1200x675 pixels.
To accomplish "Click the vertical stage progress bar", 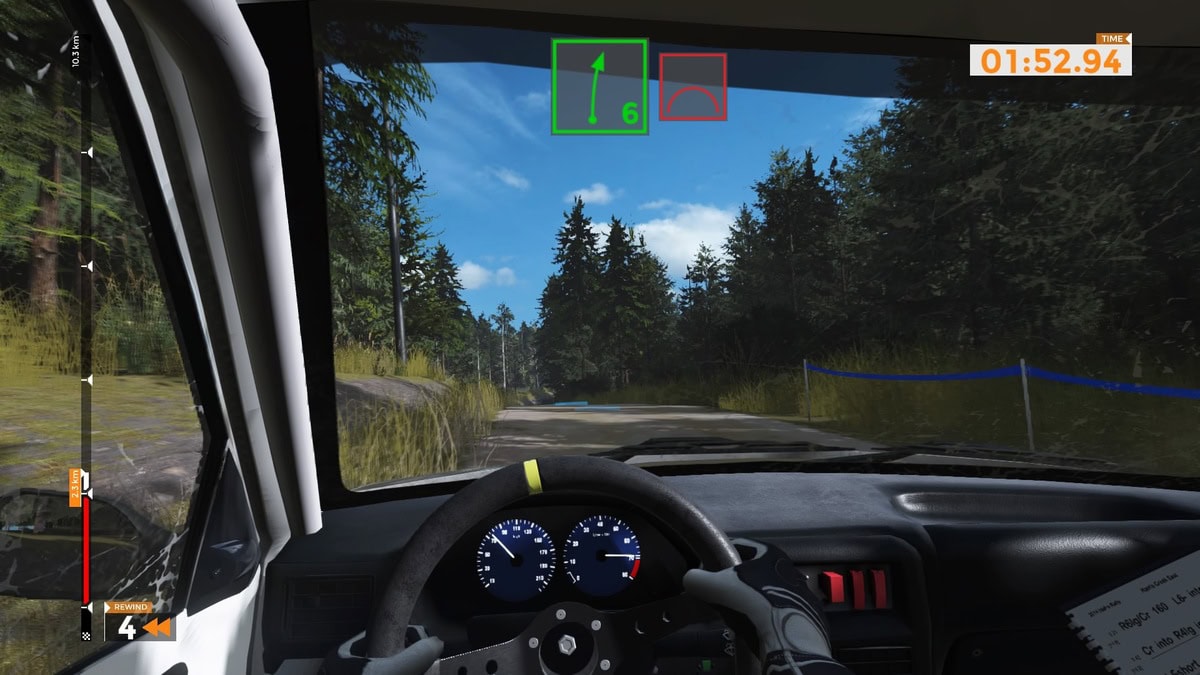I will [x=86, y=340].
